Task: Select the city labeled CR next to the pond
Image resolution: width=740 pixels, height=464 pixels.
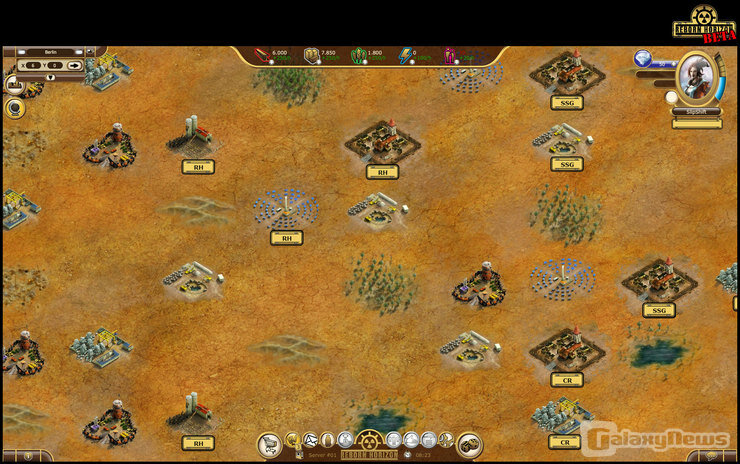Action: point(566,379)
